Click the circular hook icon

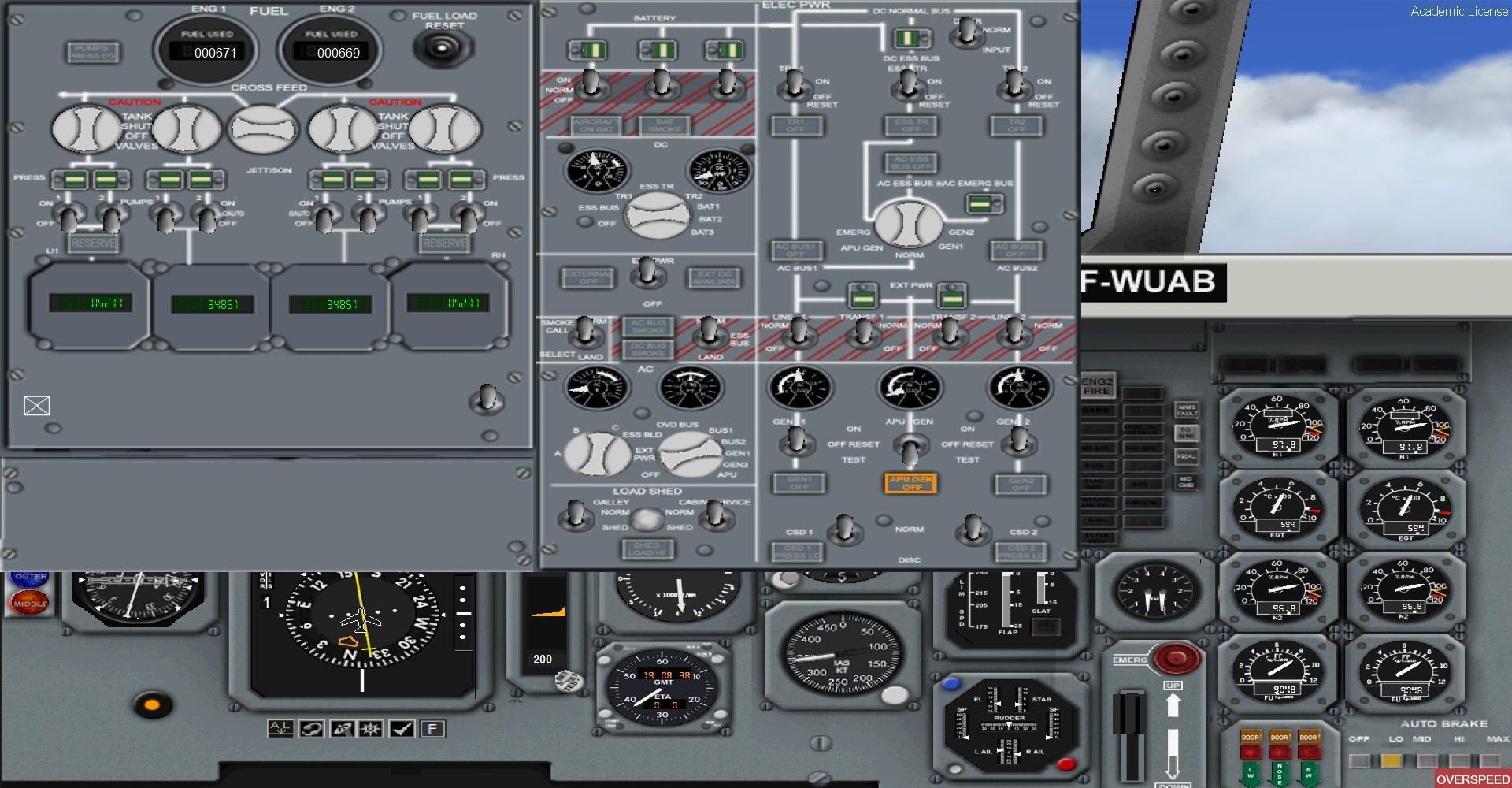[311, 729]
